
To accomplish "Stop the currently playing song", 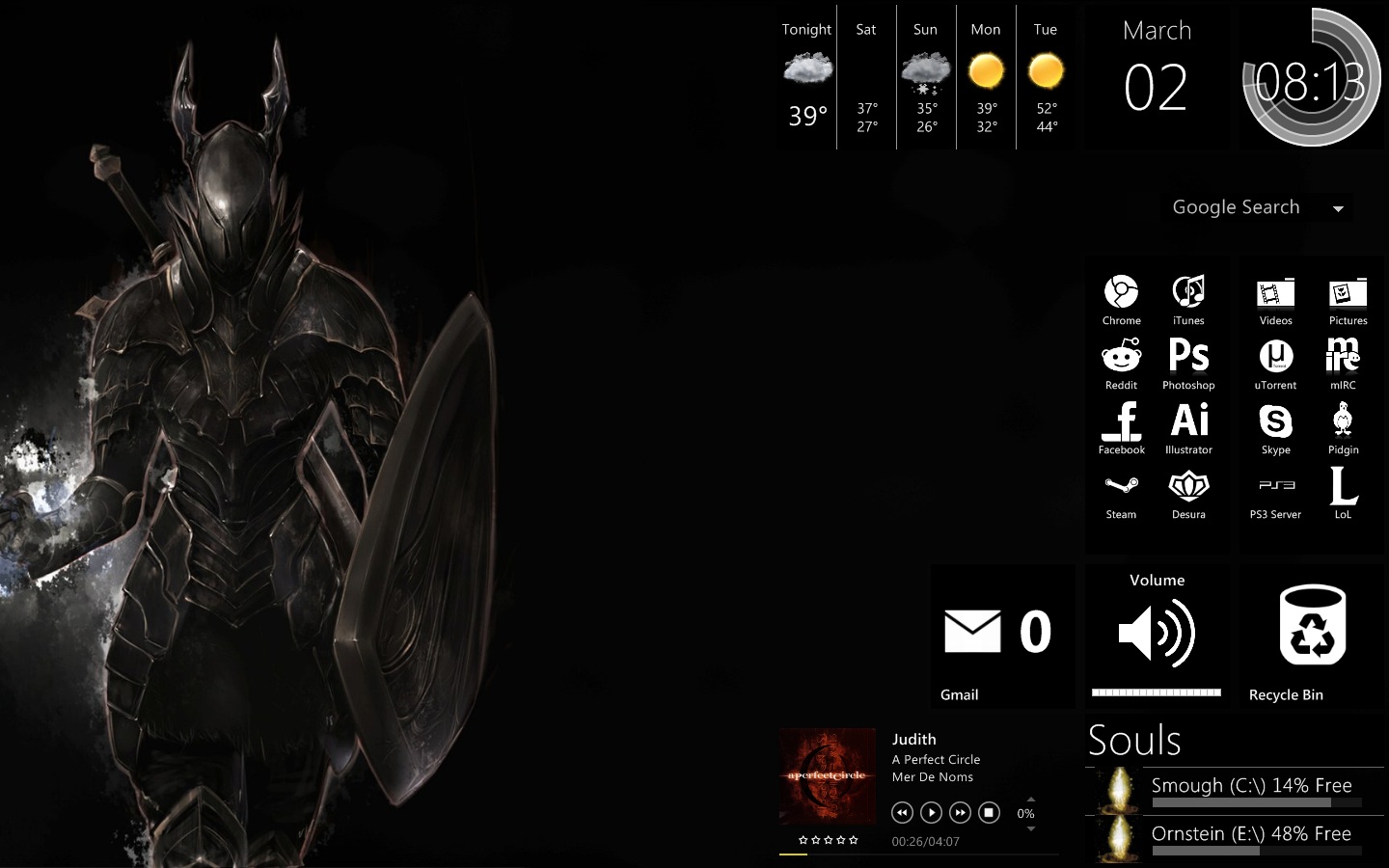I will [x=989, y=813].
